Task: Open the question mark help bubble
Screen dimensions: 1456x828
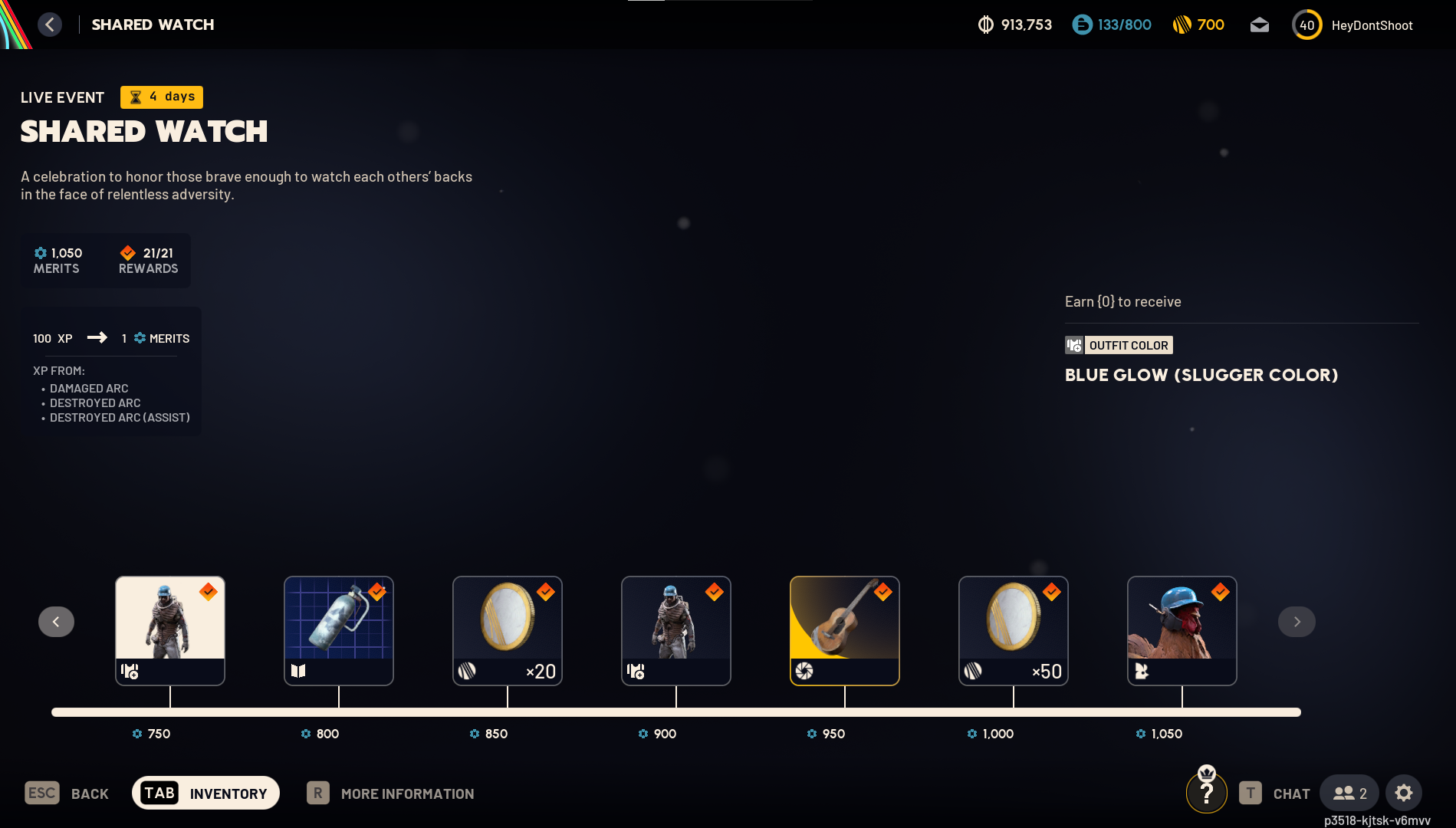Action: pyautogui.click(x=1207, y=792)
